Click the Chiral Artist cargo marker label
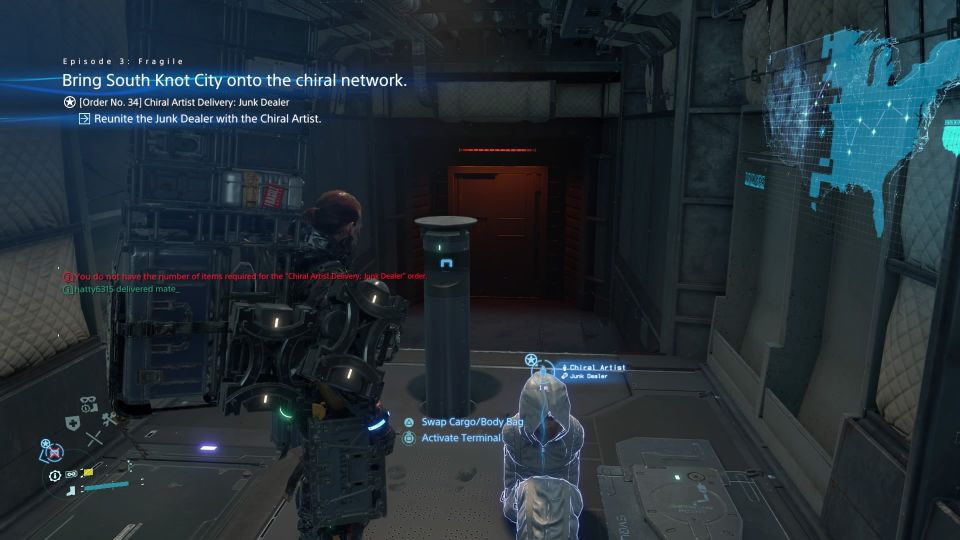The width and height of the screenshot is (960, 540). pos(597,367)
